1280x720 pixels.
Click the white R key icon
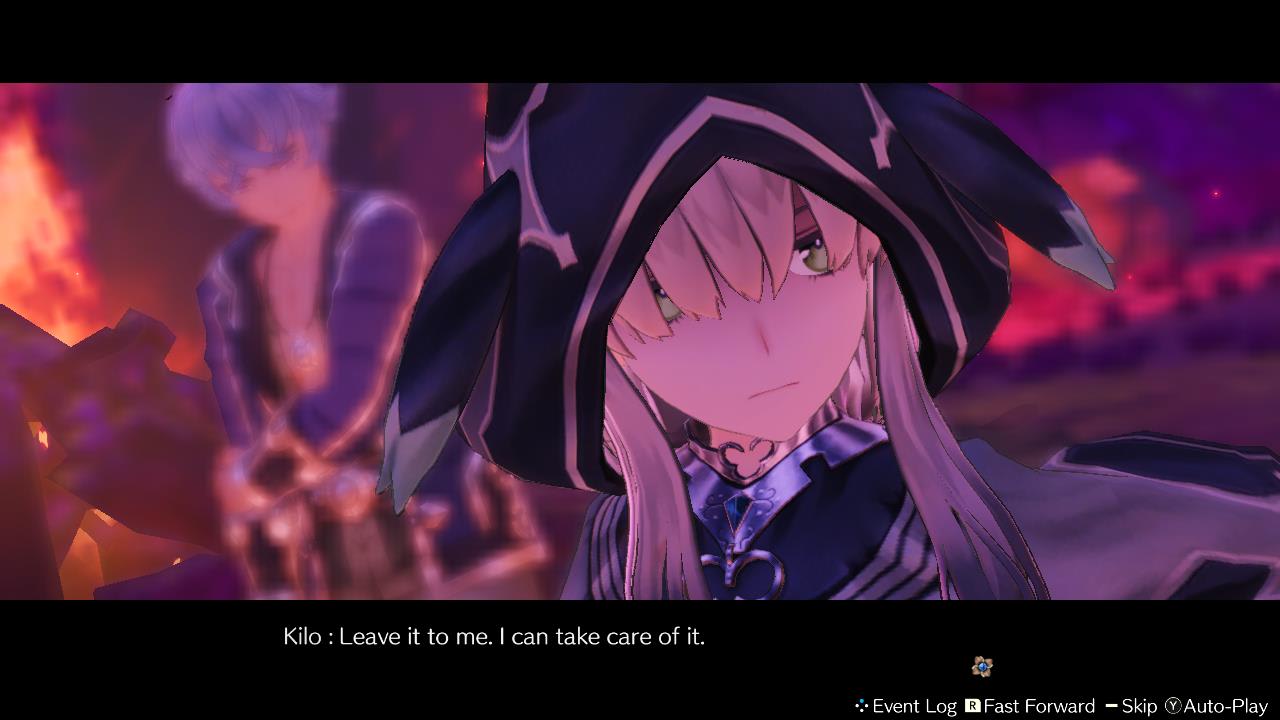tap(972, 704)
